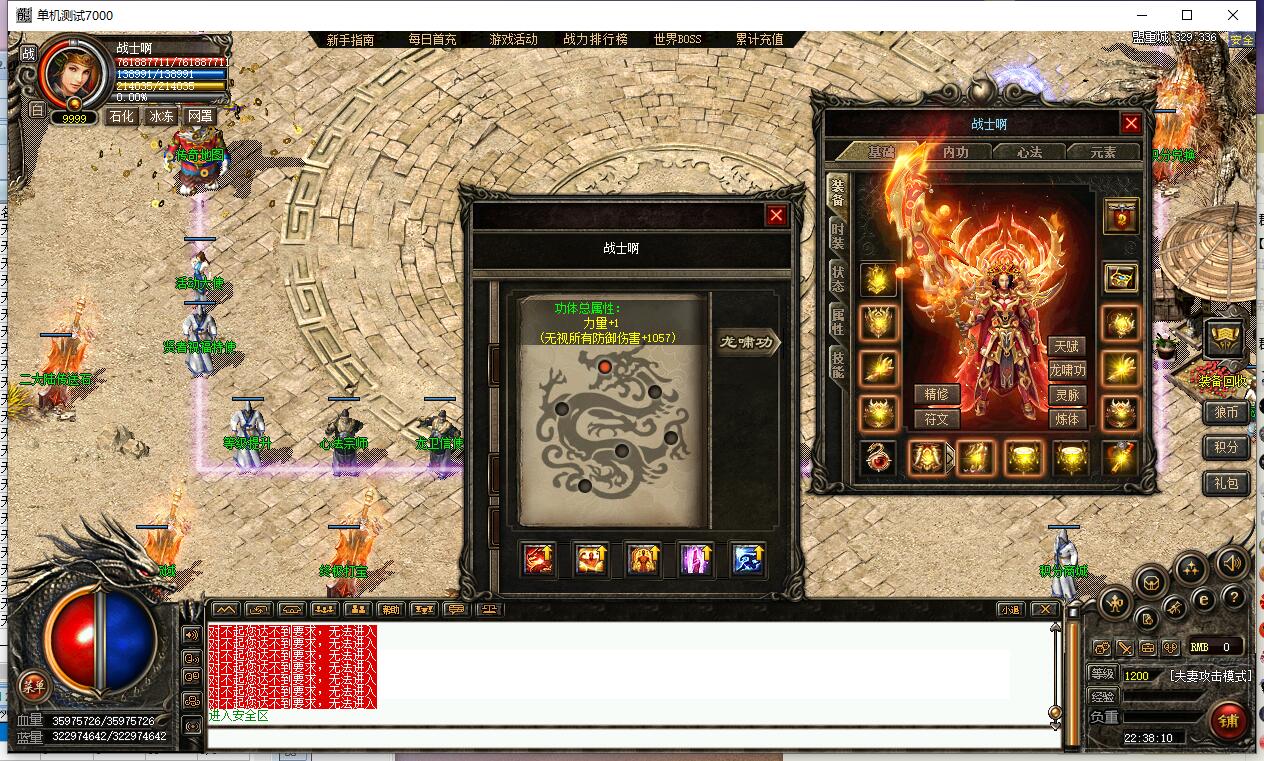Show the 时装 side tab

838,237
